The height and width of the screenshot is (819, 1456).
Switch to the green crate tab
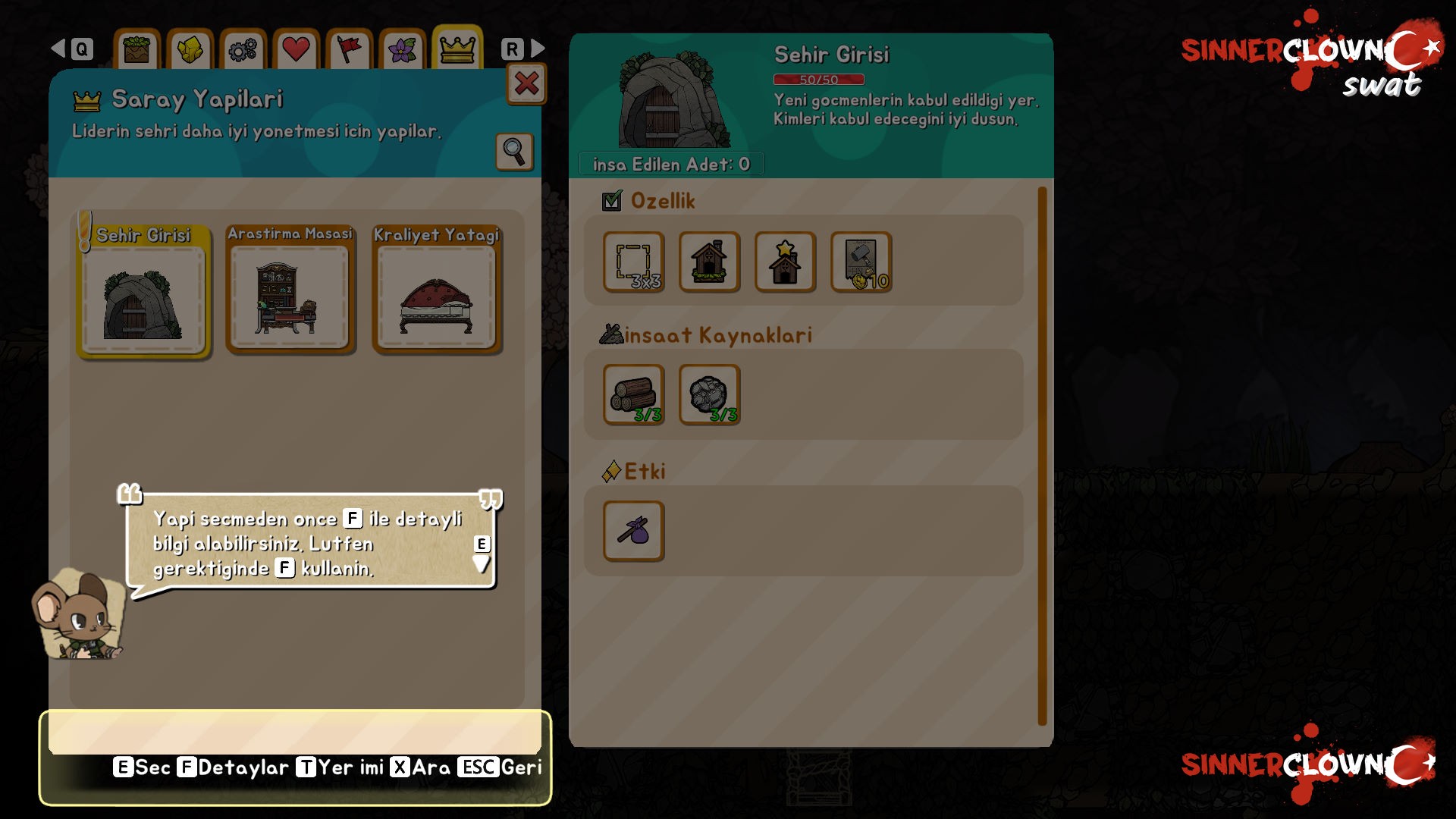pyautogui.click(x=136, y=51)
